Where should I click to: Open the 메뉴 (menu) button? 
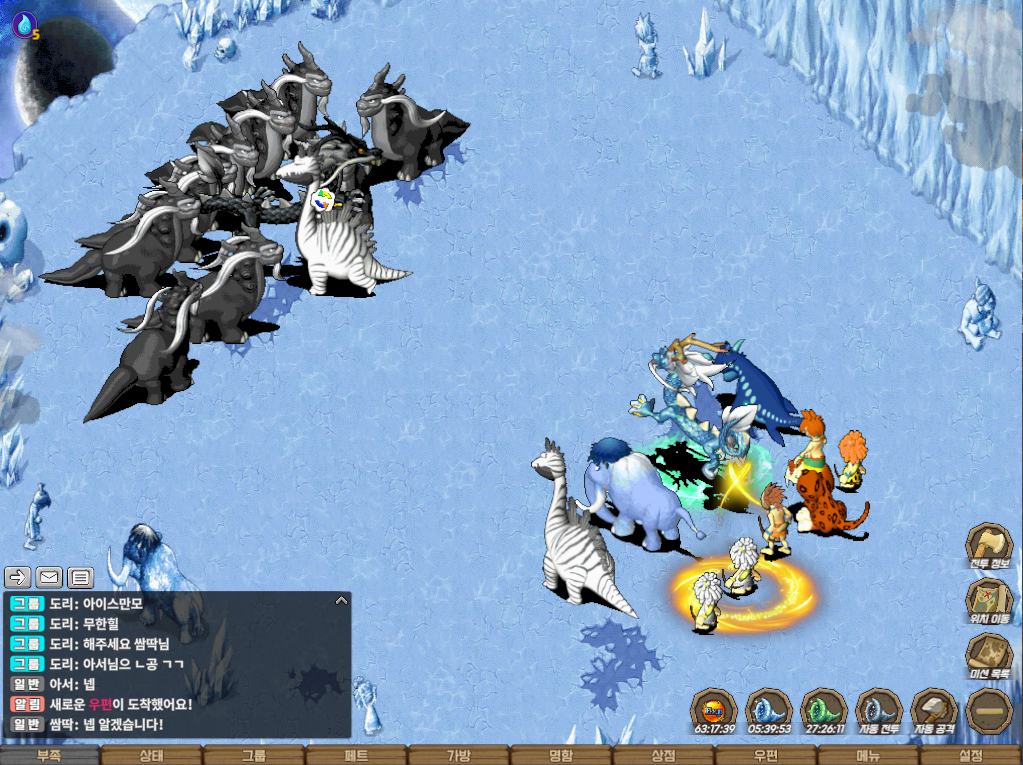pos(868,755)
